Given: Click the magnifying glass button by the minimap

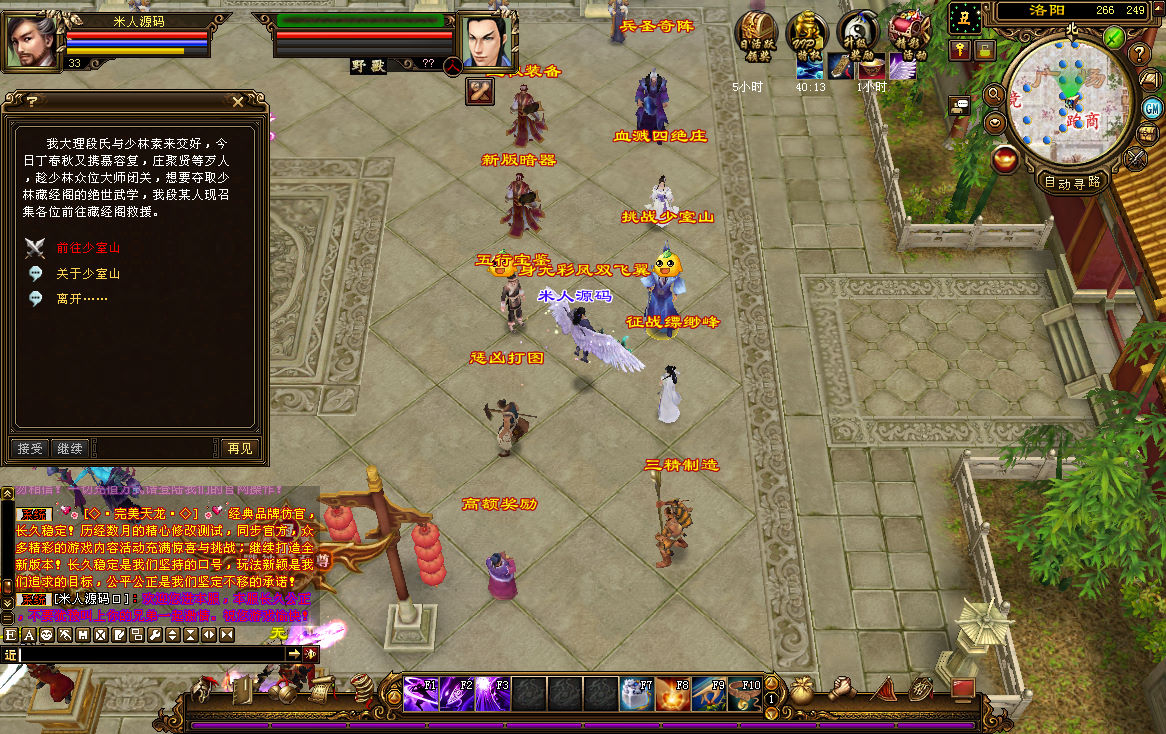Looking at the screenshot, I should [994, 95].
